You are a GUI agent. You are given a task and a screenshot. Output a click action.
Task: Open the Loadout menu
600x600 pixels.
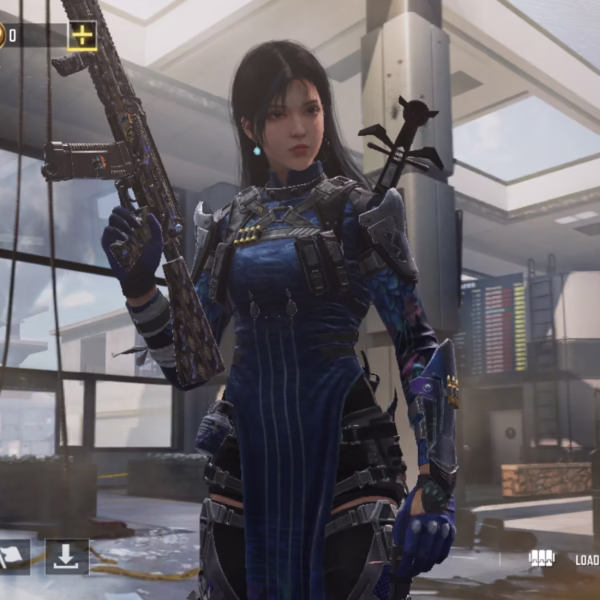click(x=563, y=560)
